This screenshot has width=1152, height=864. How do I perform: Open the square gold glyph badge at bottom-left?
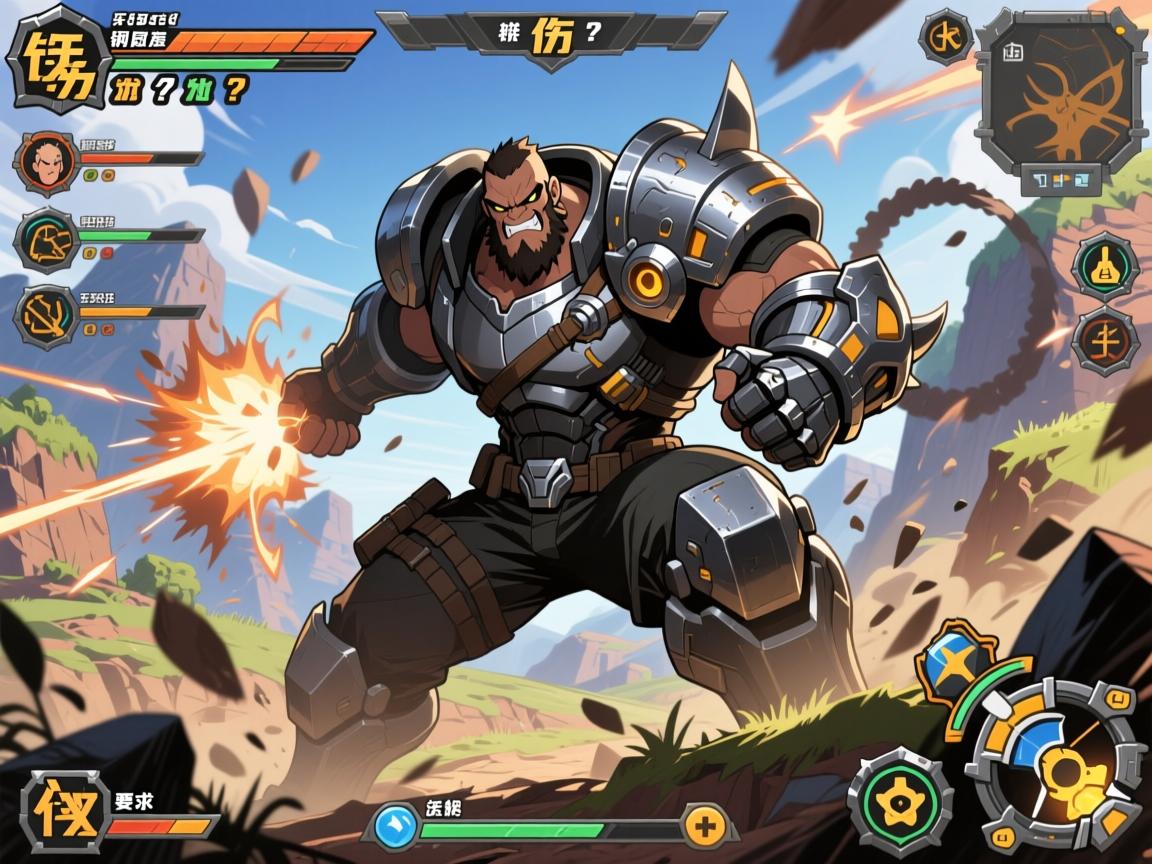tap(64, 810)
